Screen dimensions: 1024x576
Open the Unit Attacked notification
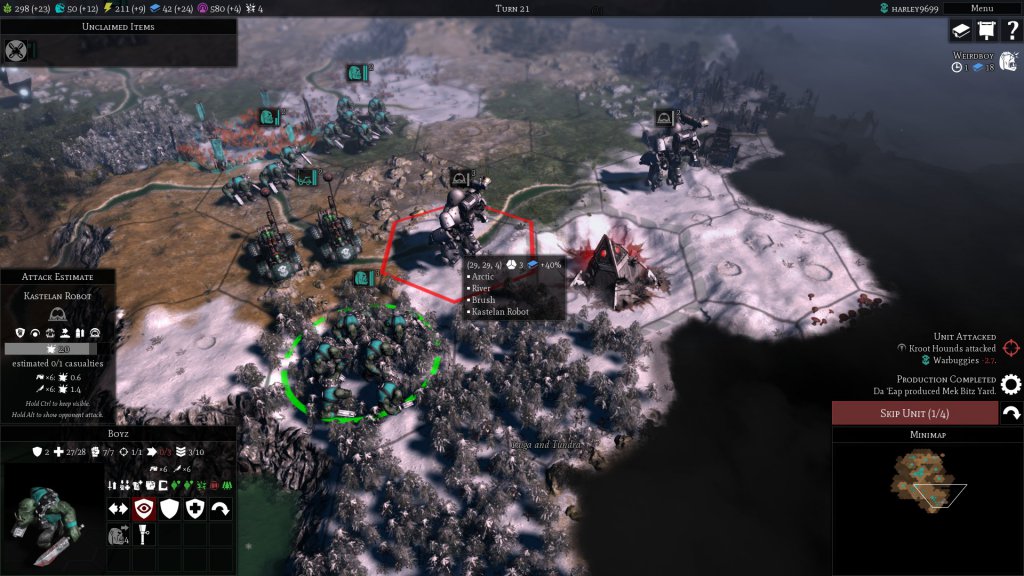click(1011, 348)
